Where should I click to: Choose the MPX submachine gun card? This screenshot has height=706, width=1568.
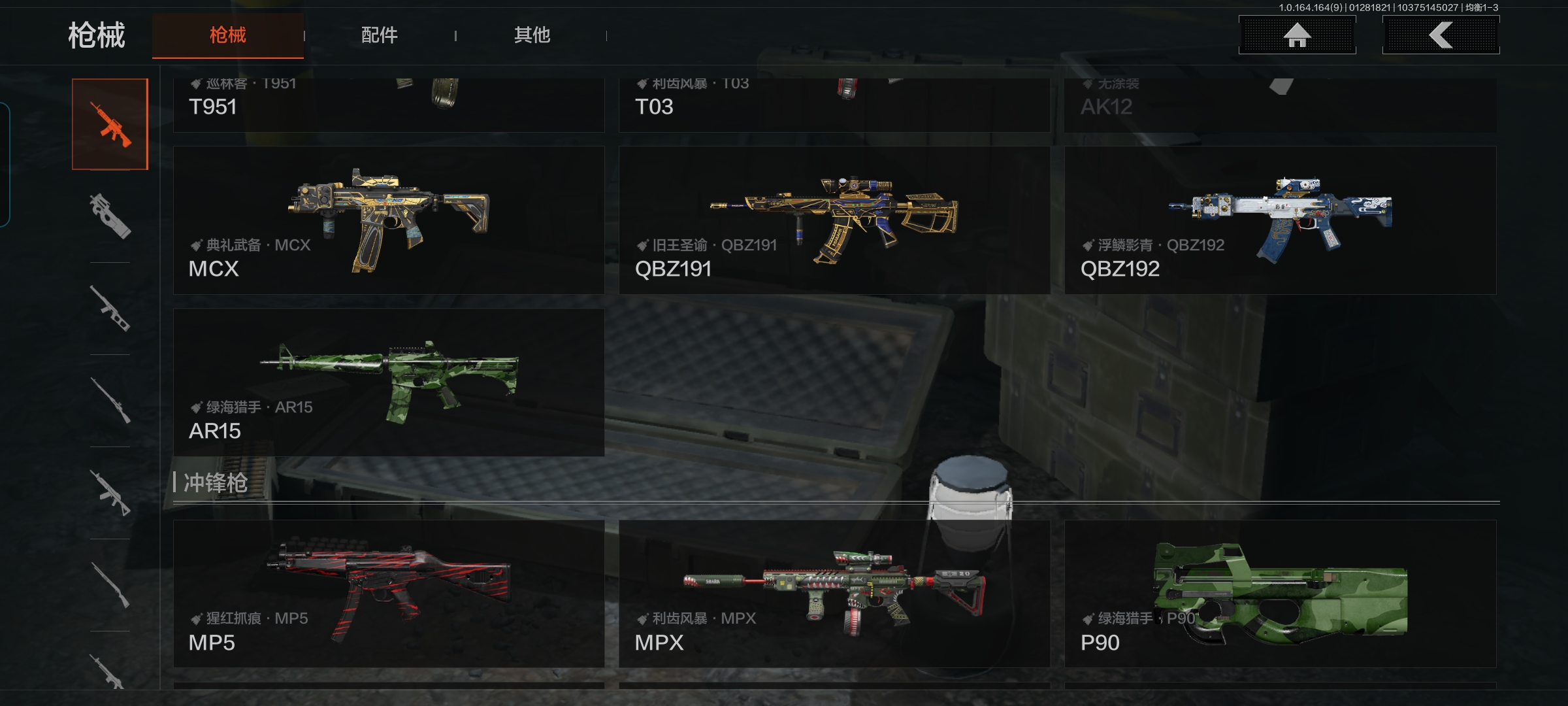pyautogui.click(x=834, y=594)
